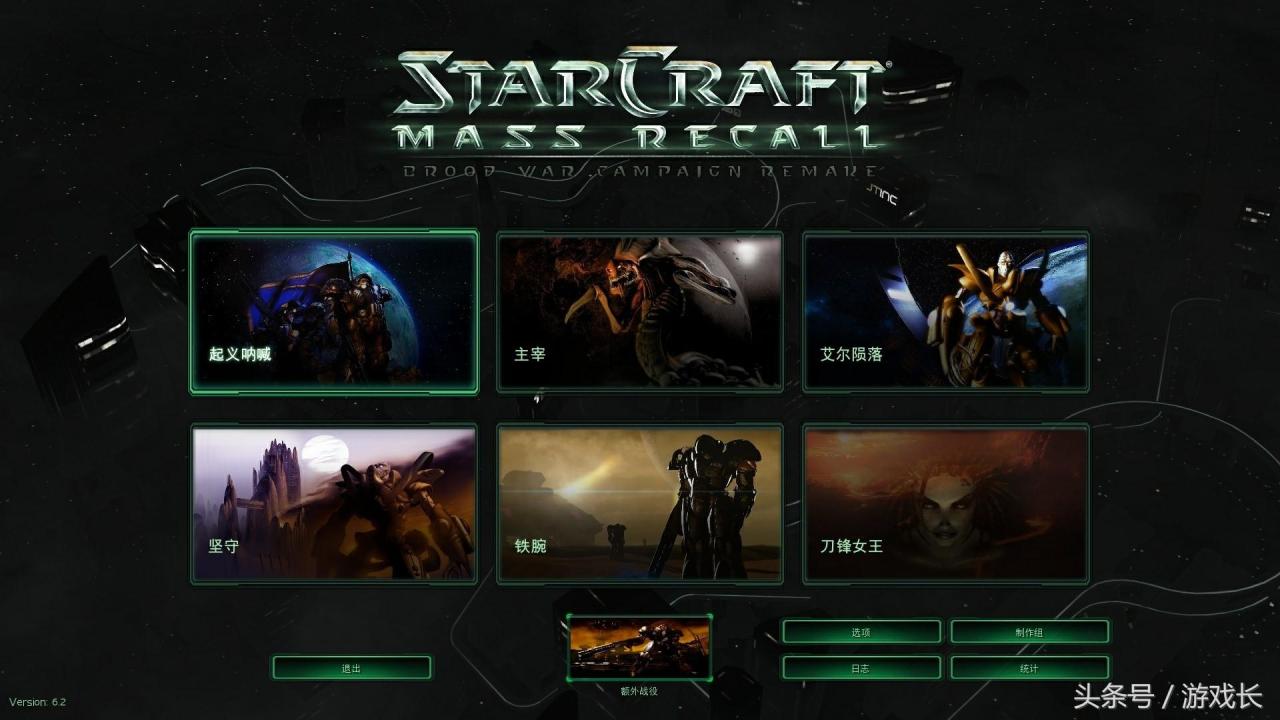The height and width of the screenshot is (720, 1280).
Task: Open the 日志 log button
Action: pos(861,668)
